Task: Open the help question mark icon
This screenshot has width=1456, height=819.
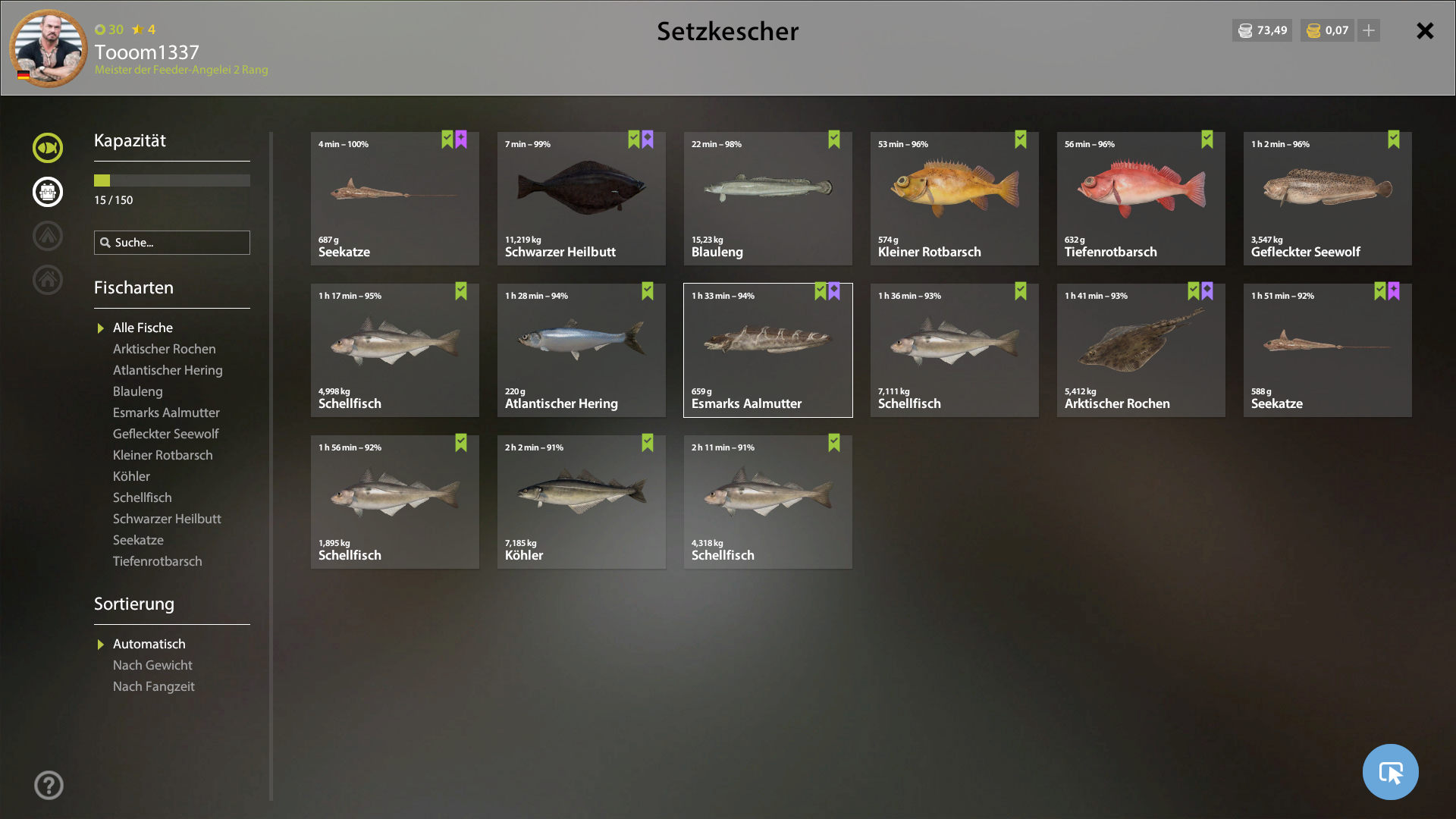Action: pos(49,785)
